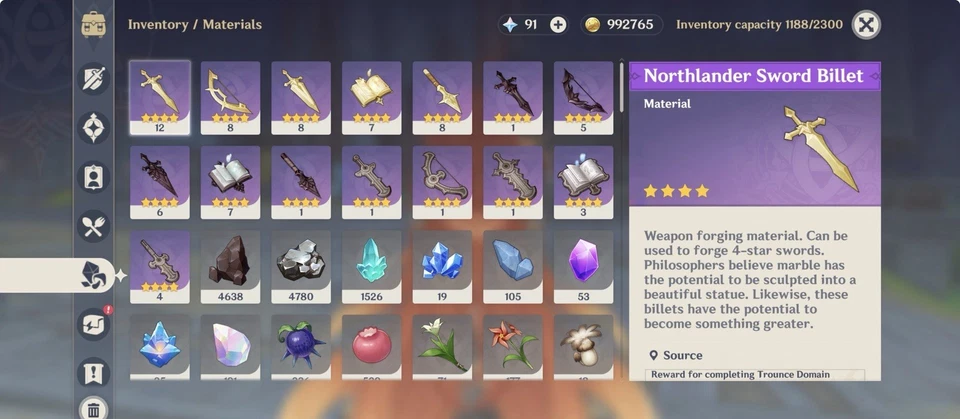Close the inventory screen
The height and width of the screenshot is (419, 960).
[866, 25]
